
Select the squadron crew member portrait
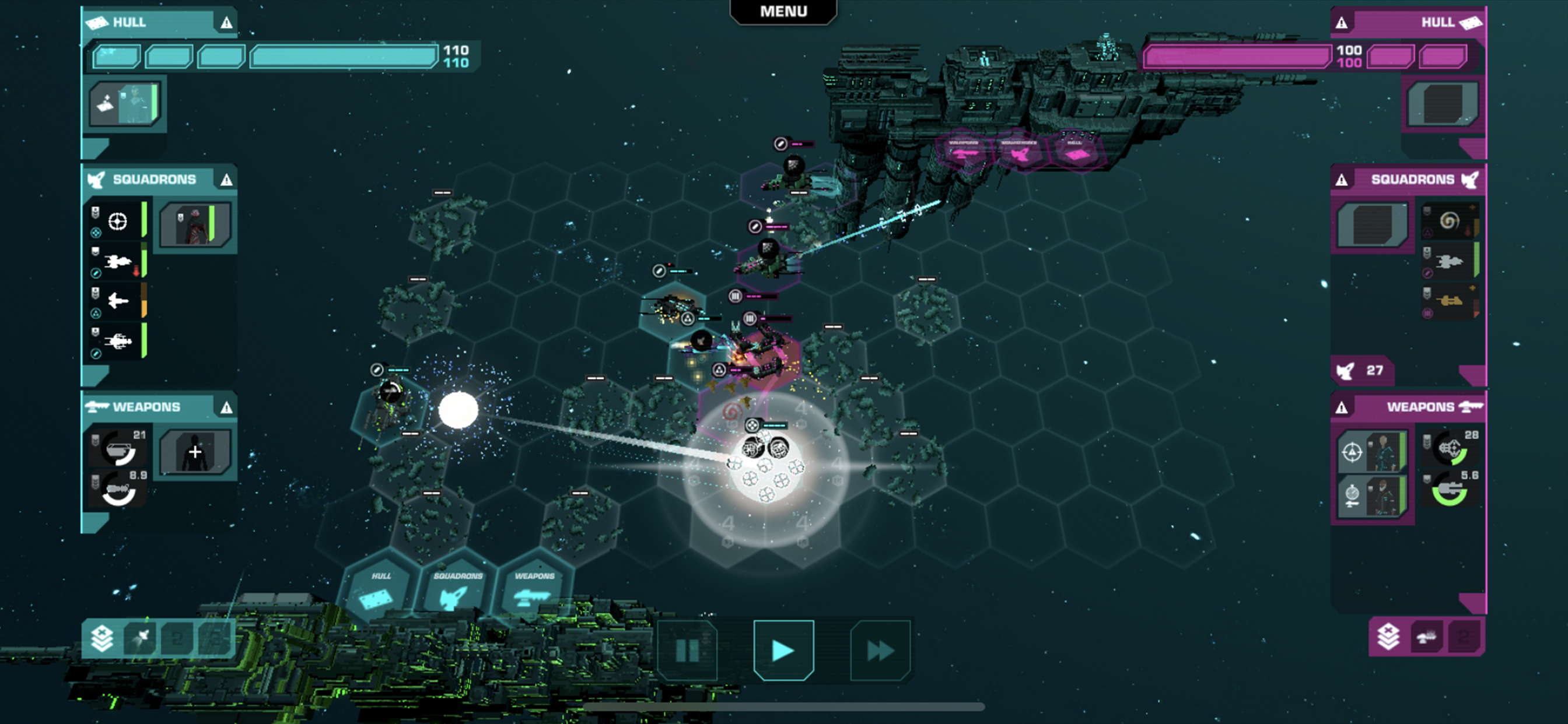(195, 224)
